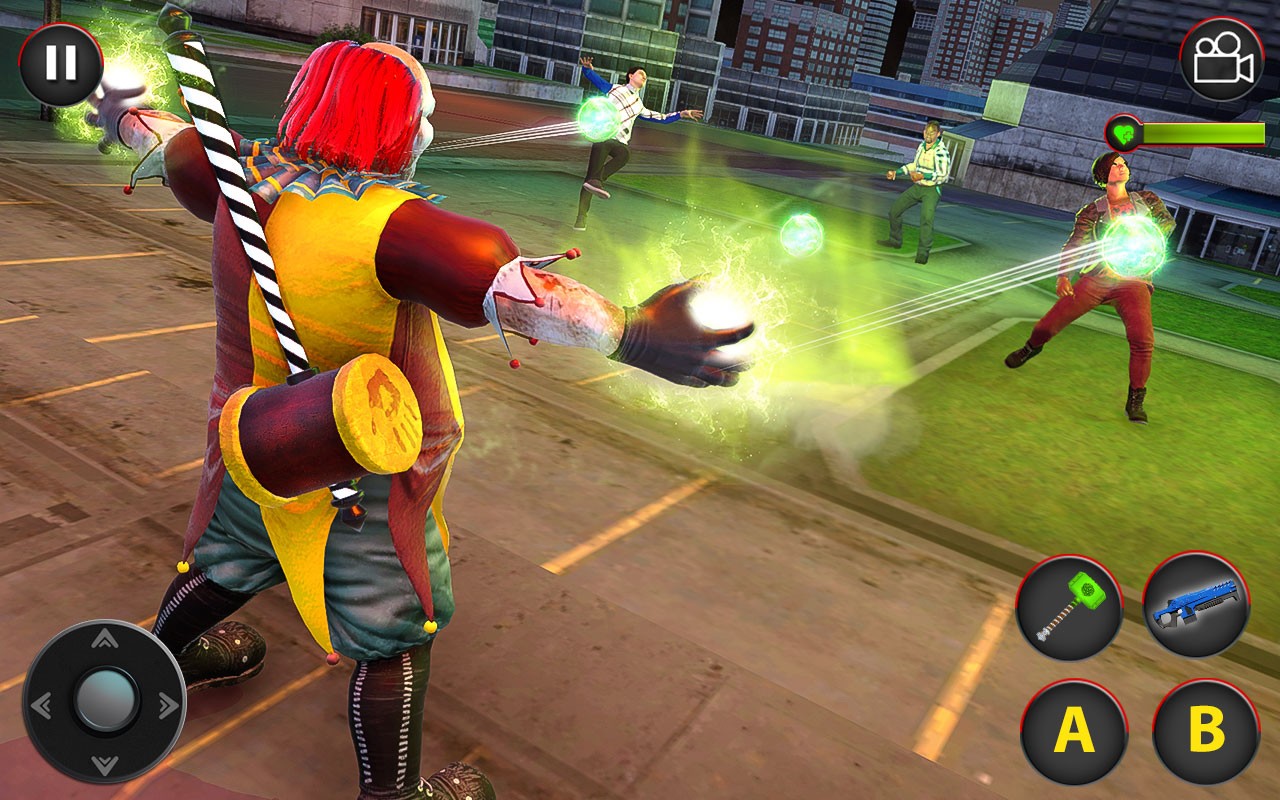
Task: Equip the blue rifle weapon
Action: point(1196,605)
